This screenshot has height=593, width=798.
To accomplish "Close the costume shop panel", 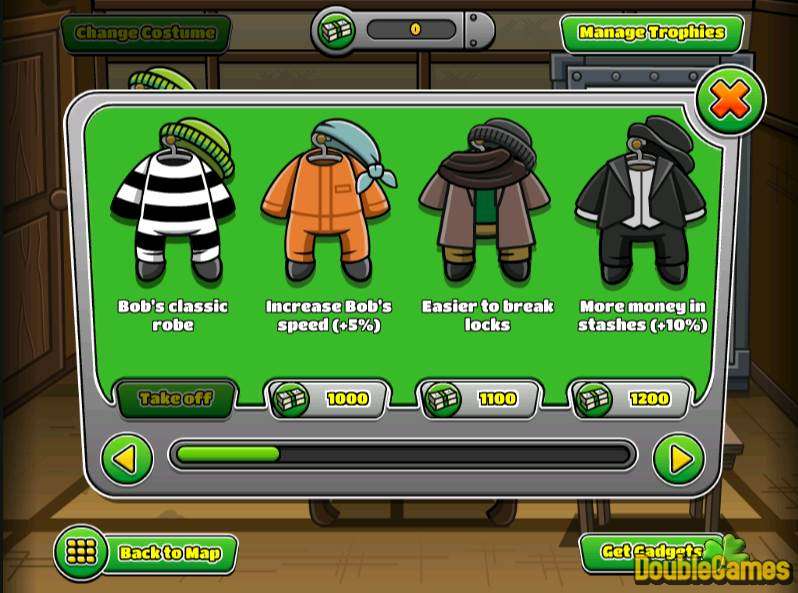I will 730,100.
